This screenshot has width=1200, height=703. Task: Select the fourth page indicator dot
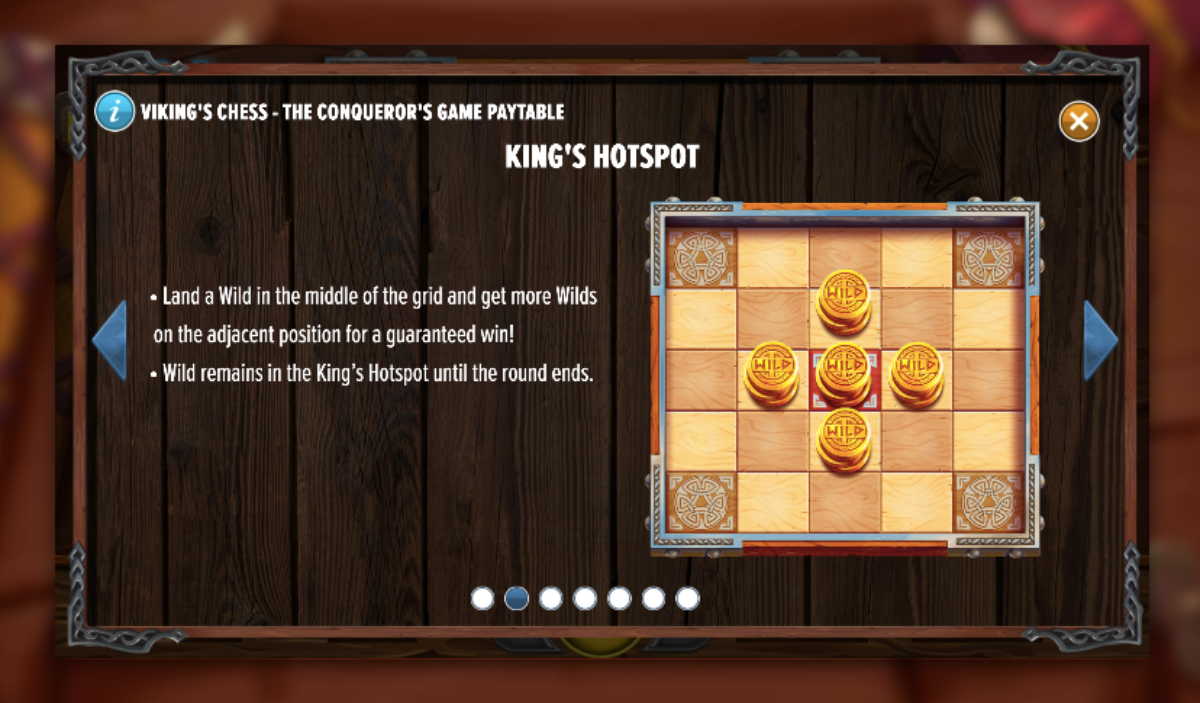tap(585, 598)
